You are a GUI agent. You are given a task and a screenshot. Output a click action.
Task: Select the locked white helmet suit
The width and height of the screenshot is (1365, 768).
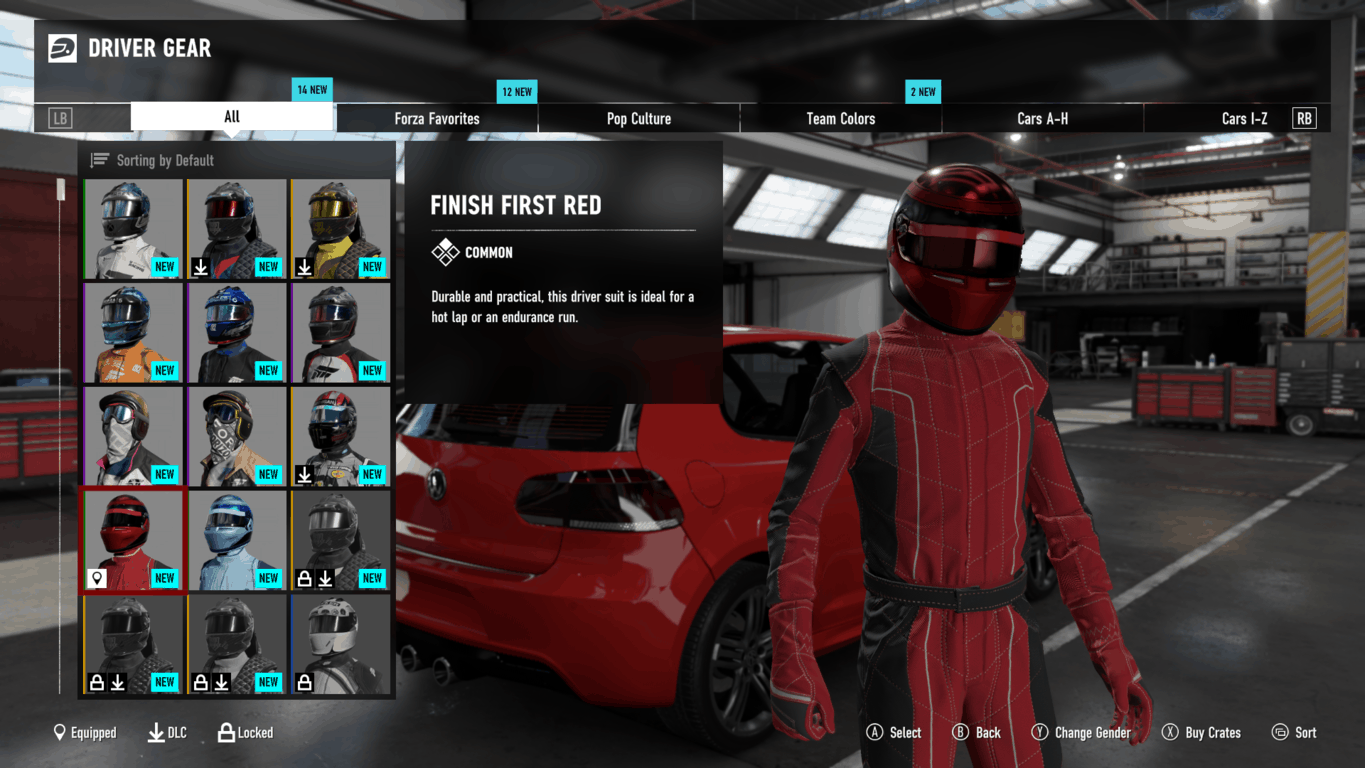(341, 644)
